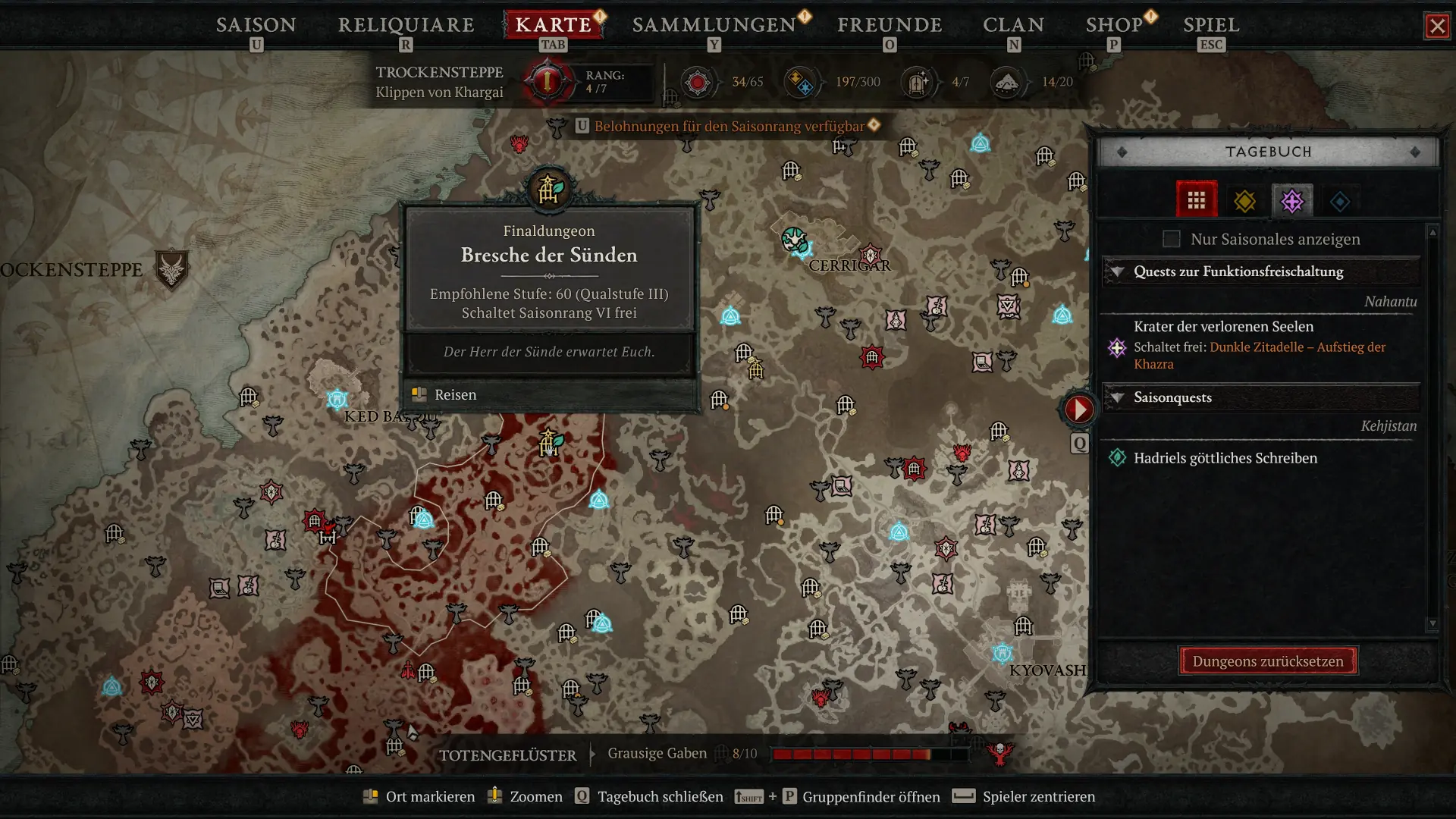Switch to the Sammlungen tab
This screenshot has height=819, width=1456.
point(716,25)
